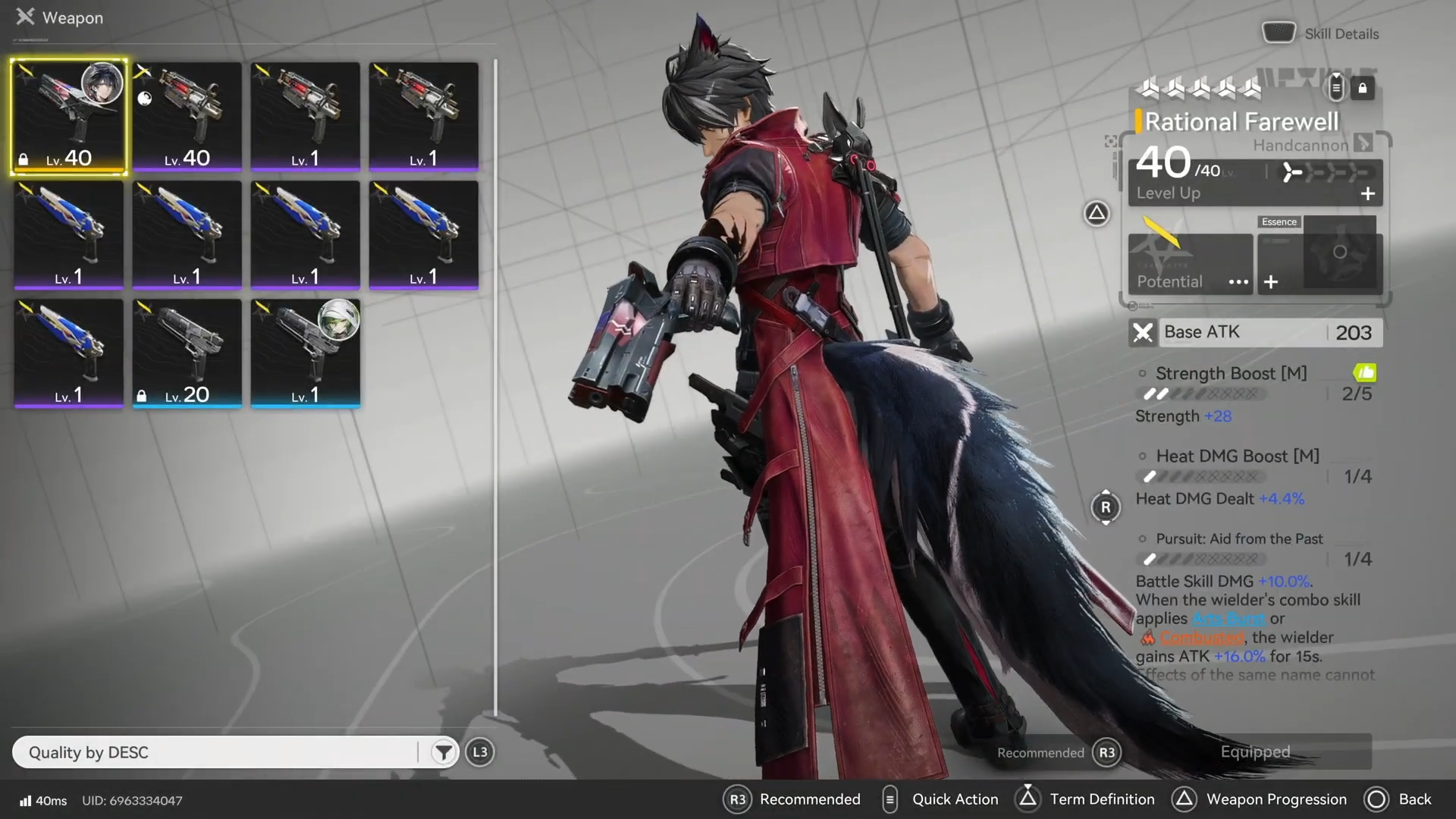Open Quick Action menu
The height and width of the screenshot is (819, 1456).
coord(940,799)
